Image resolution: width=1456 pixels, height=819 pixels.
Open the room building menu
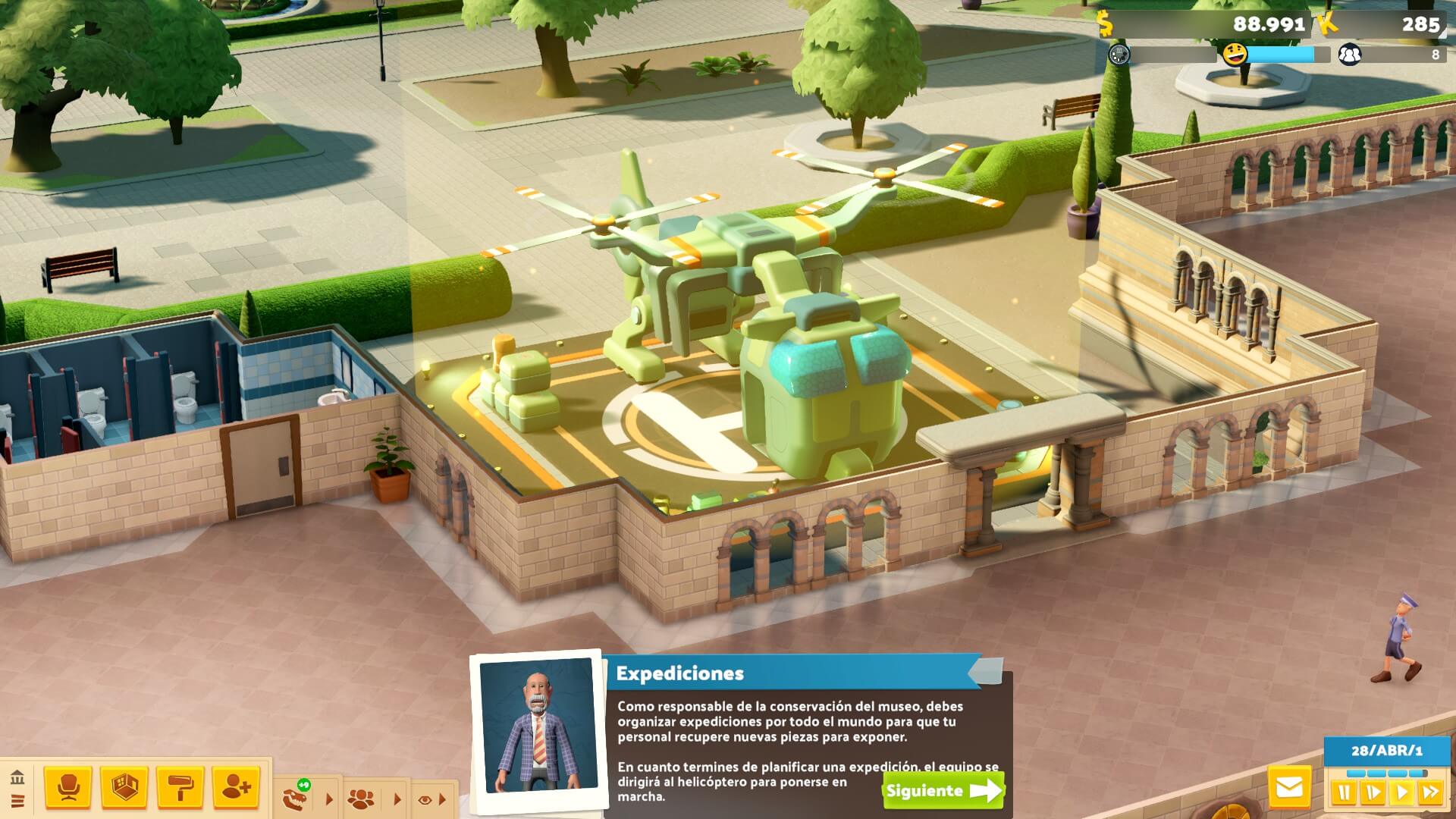coord(124,787)
